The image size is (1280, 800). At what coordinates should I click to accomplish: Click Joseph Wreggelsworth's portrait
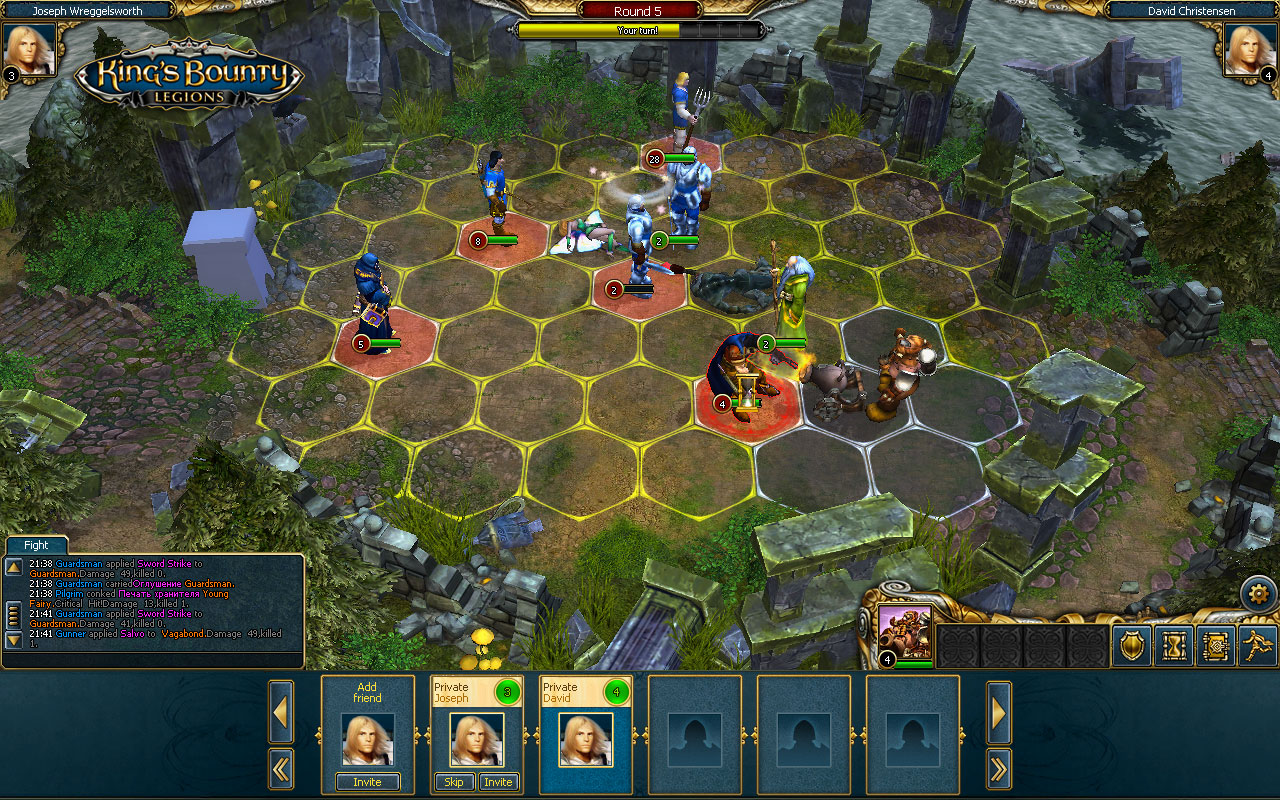click(x=30, y=48)
